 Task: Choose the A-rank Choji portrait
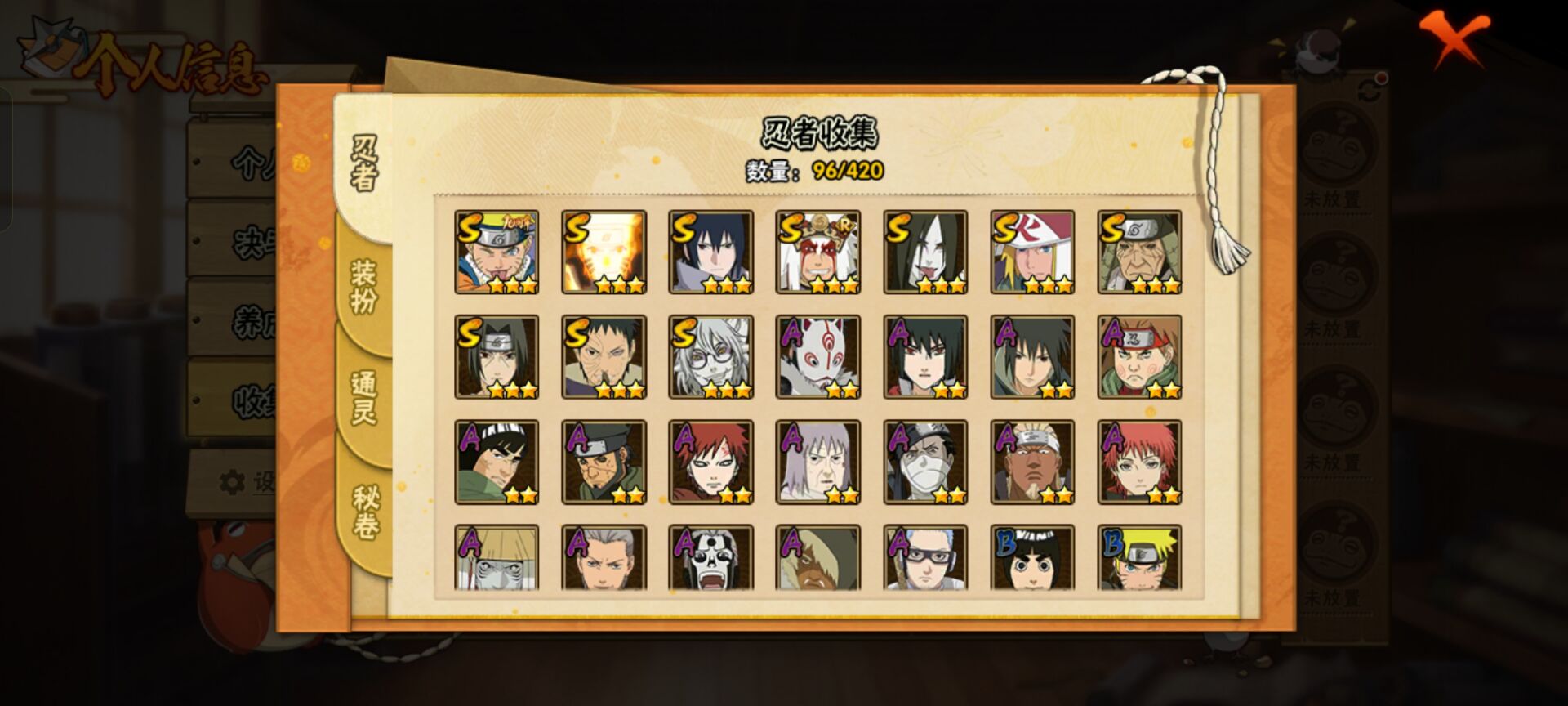pos(1139,357)
